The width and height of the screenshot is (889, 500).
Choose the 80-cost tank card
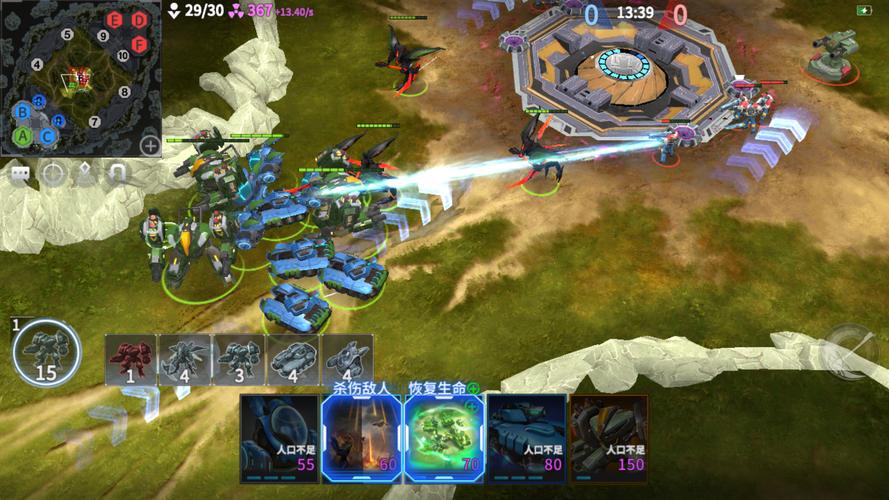coord(525,438)
